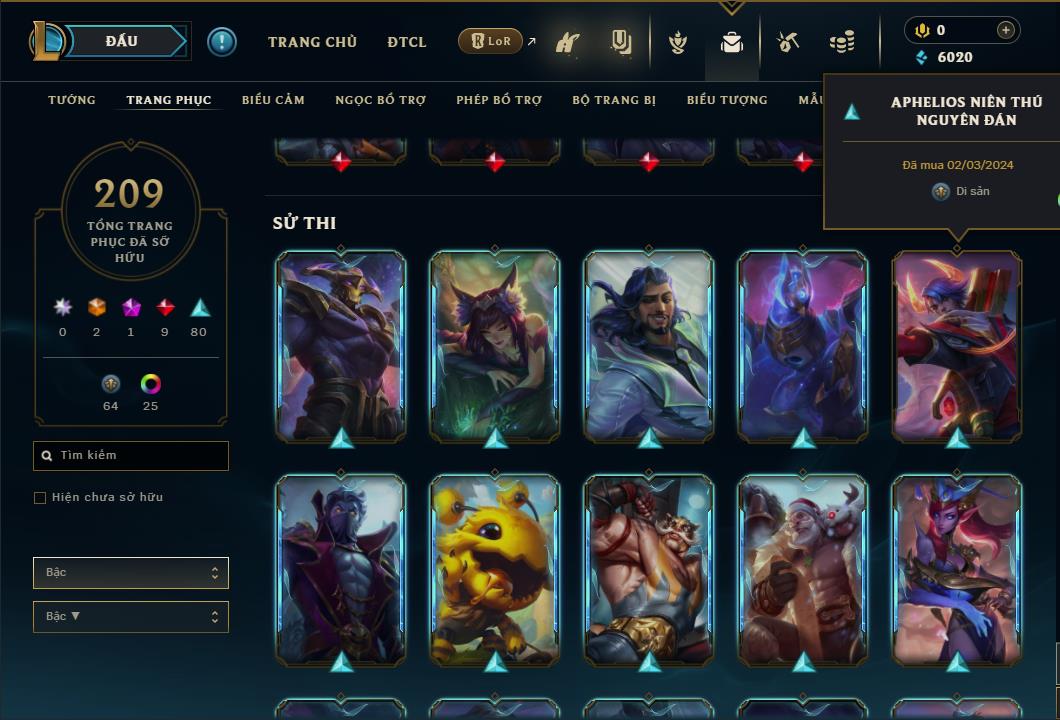Click the exclamation alert icon
The height and width of the screenshot is (720, 1060).
point(222,42)
